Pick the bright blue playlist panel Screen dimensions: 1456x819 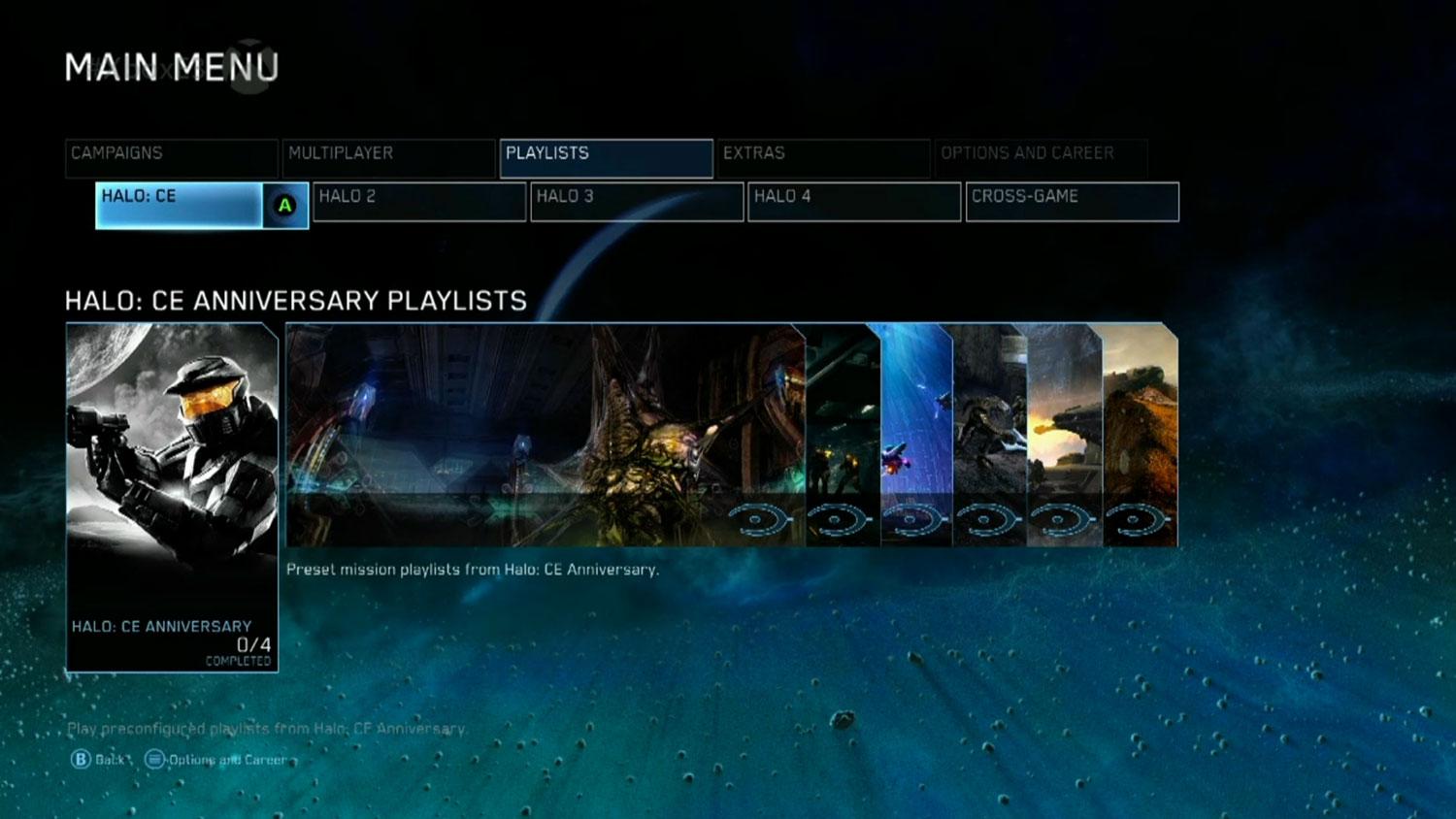tap(916, 435)
